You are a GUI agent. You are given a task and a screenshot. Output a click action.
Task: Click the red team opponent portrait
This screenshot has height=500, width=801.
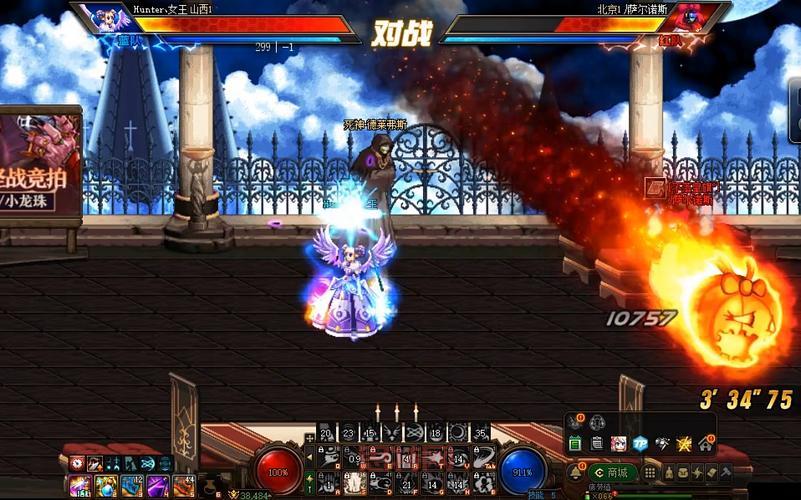coord(697,17)
